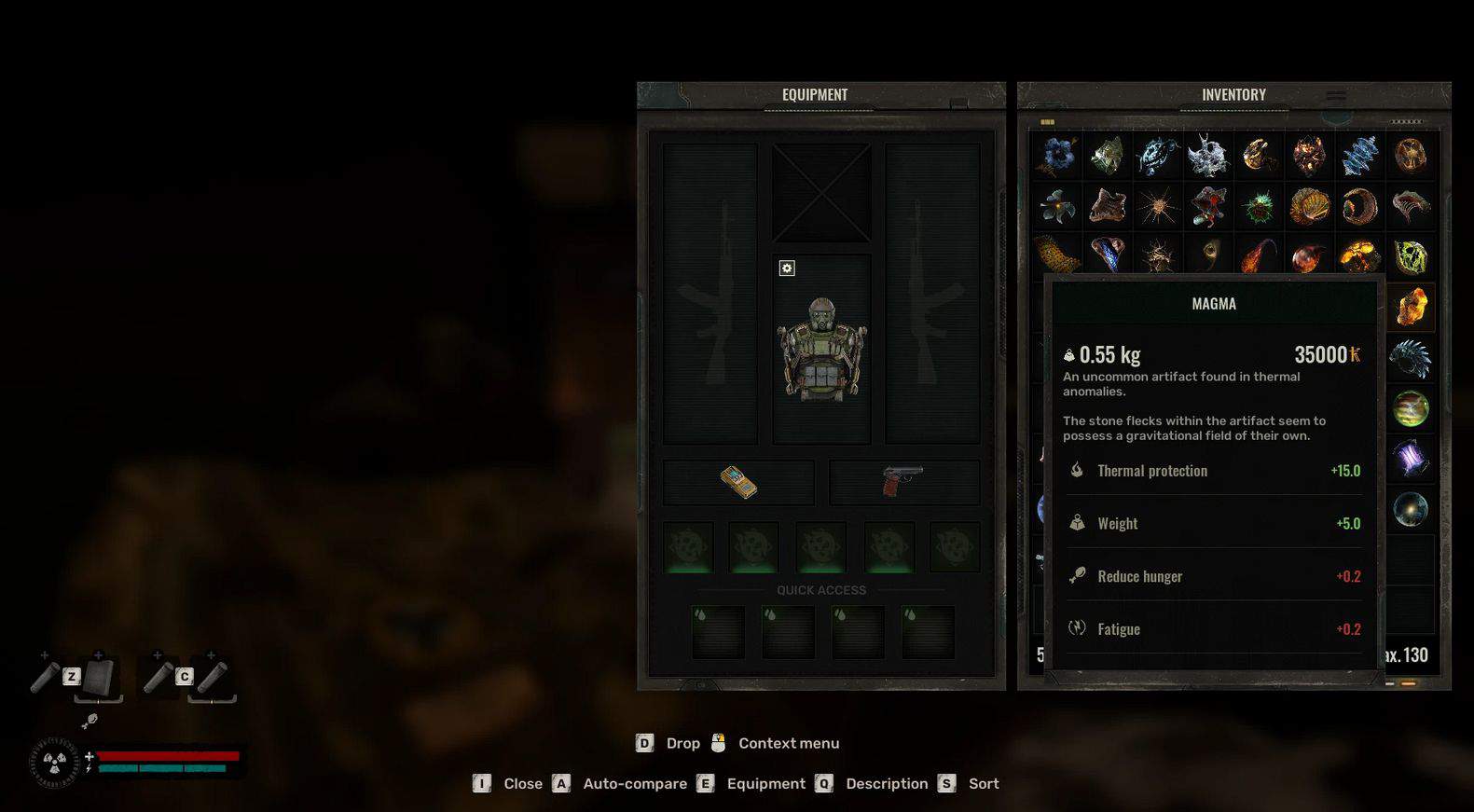Select the green striped orb artifact
This screenshot has height=812, width=1474.
pyautogui.click(x=1411, y=408)
